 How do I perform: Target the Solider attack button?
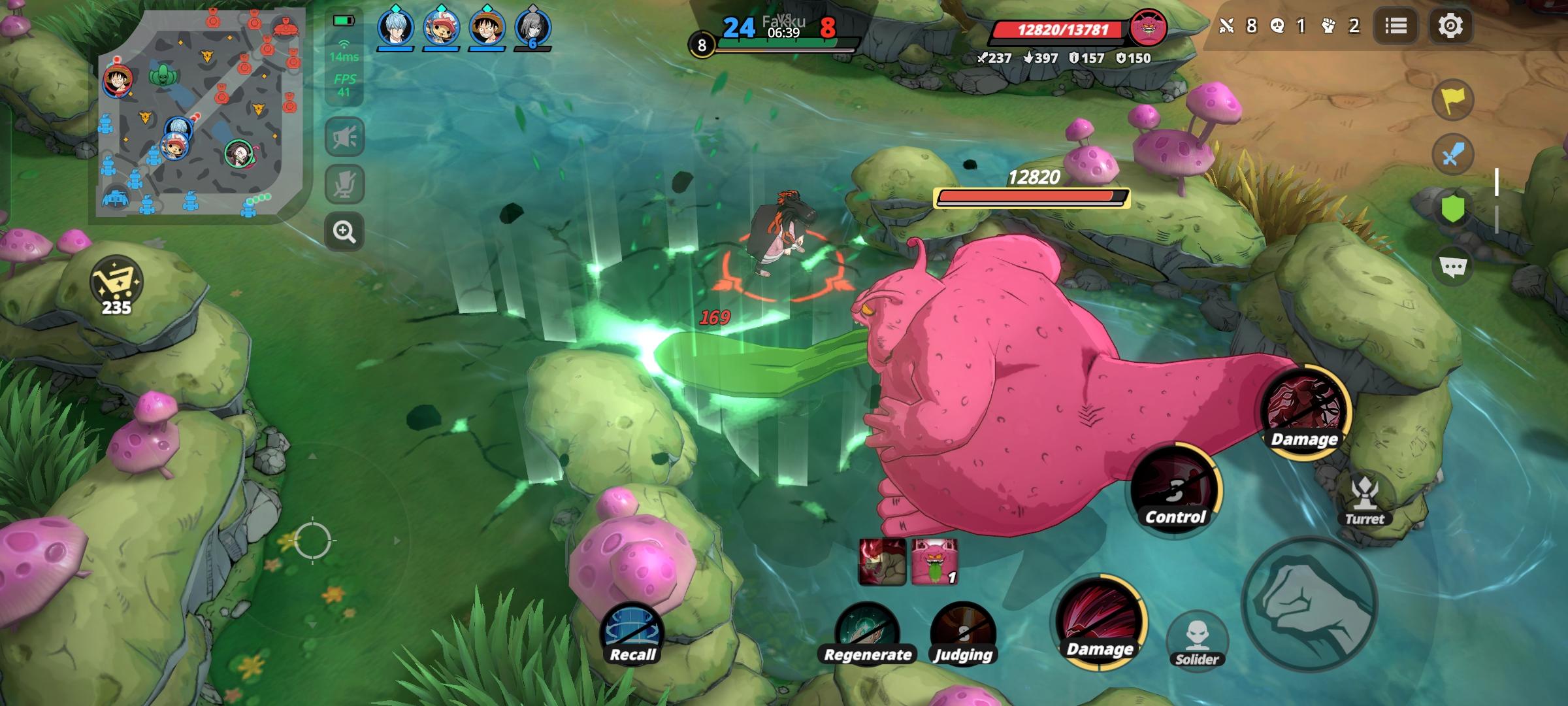[1197, 641]
